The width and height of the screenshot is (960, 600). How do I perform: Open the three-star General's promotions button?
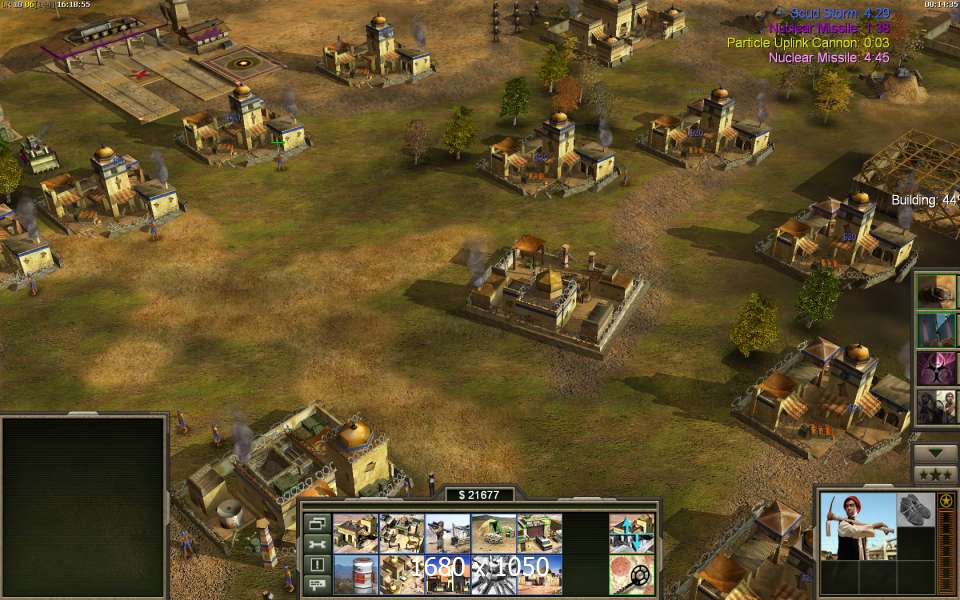click(x=936, y=473)
